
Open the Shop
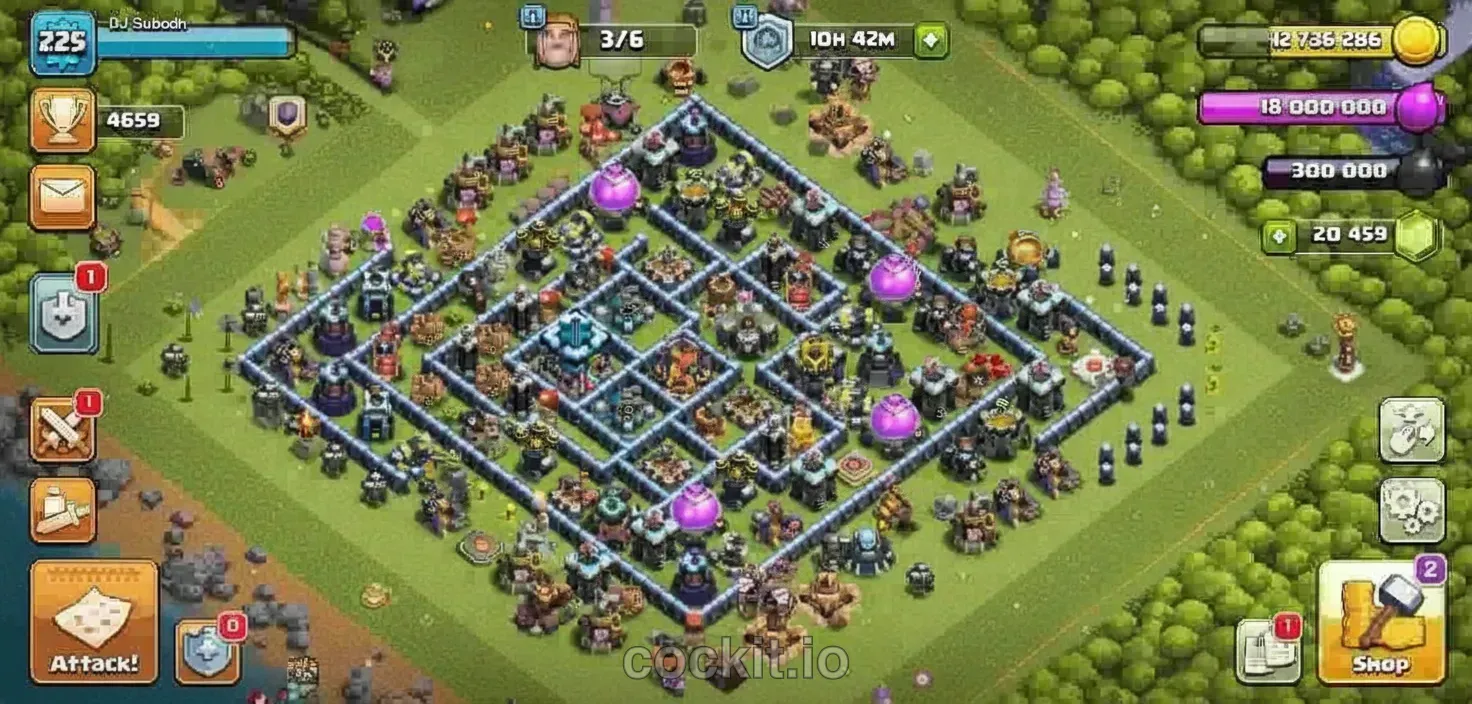[x=1382, y=623]
